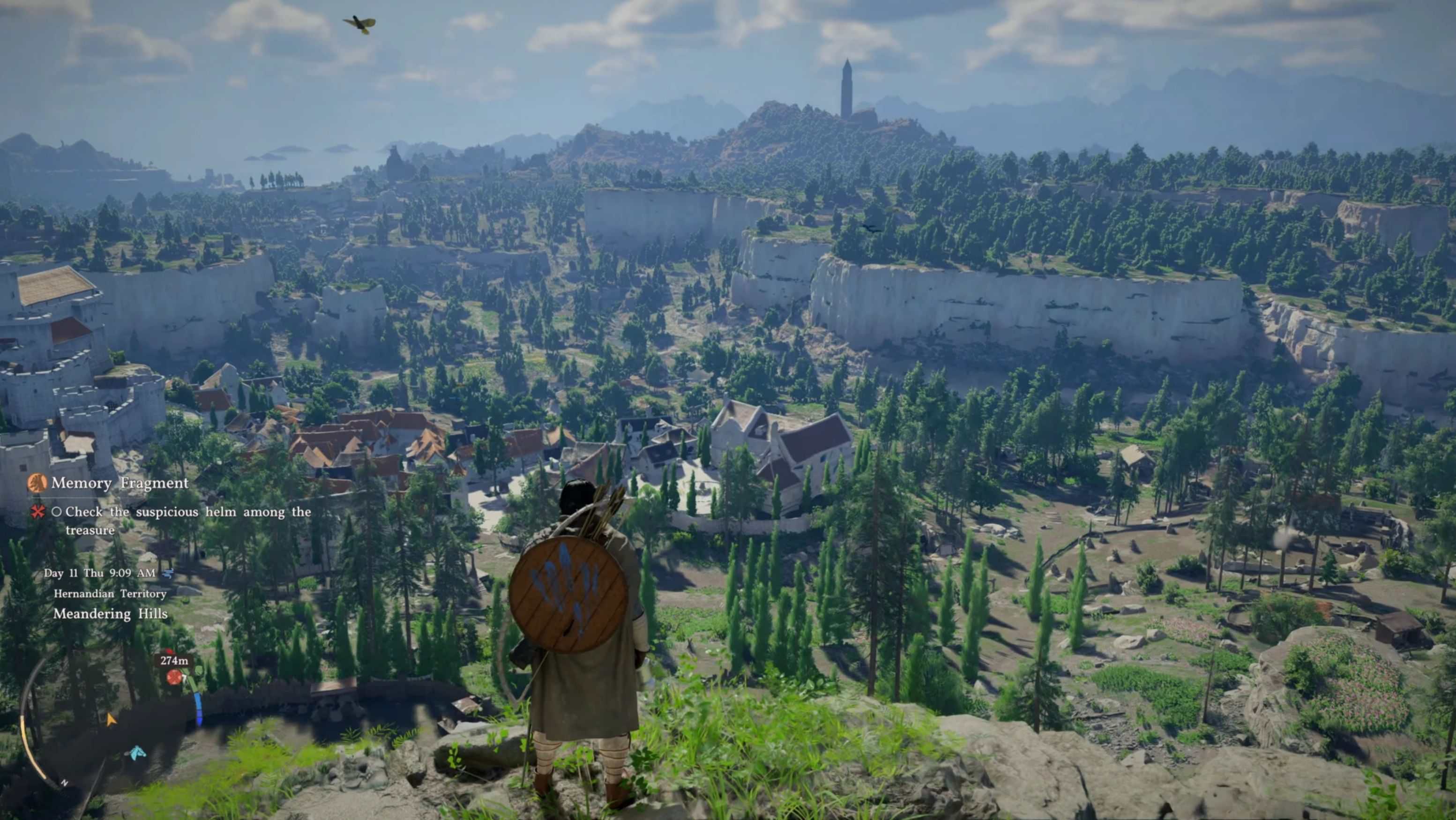Click the red quest marker on the minimap
Image resolution: width=1456 pixels, height=820 pixels.
coord(173,677)
